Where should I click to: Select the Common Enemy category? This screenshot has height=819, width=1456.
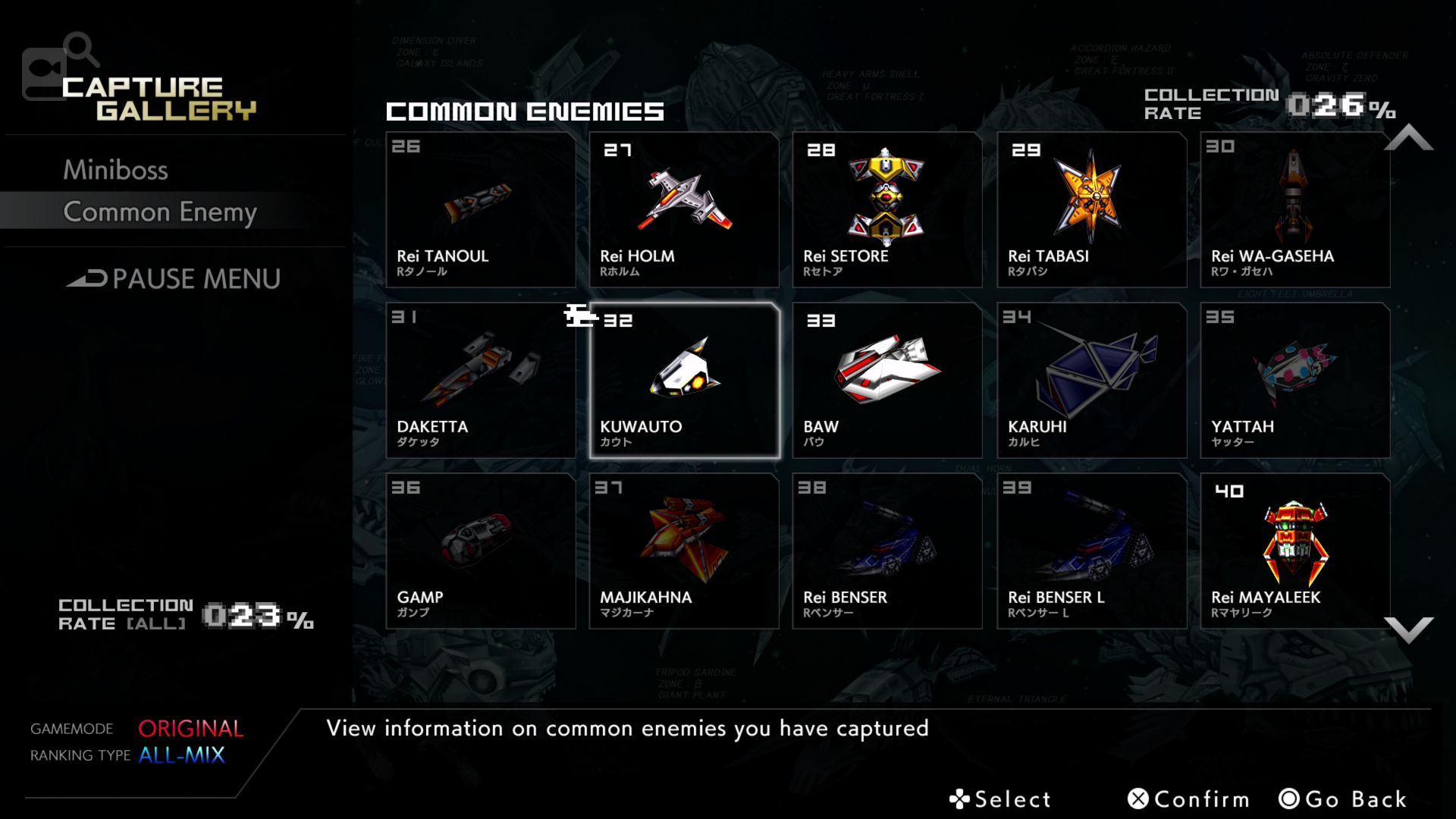pyautogui.click(x=159, y=212)
